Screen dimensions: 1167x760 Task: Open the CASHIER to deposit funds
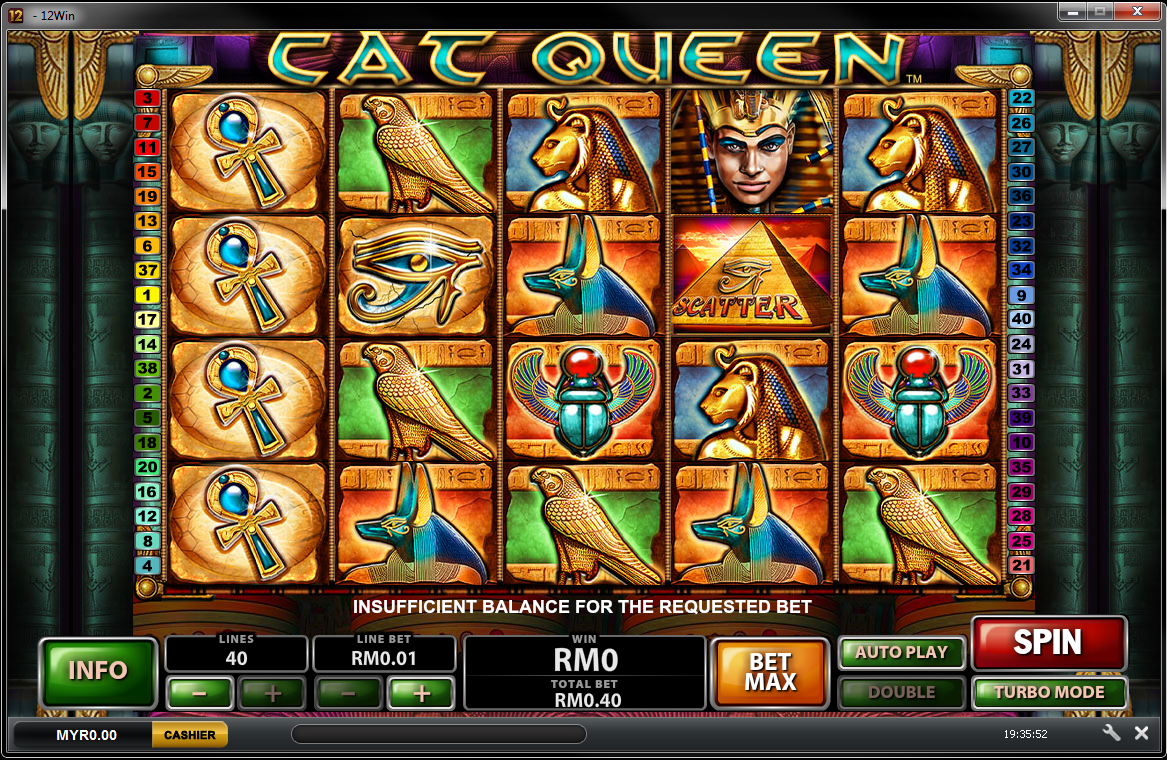pyautogui.click(x=190, y=735)
